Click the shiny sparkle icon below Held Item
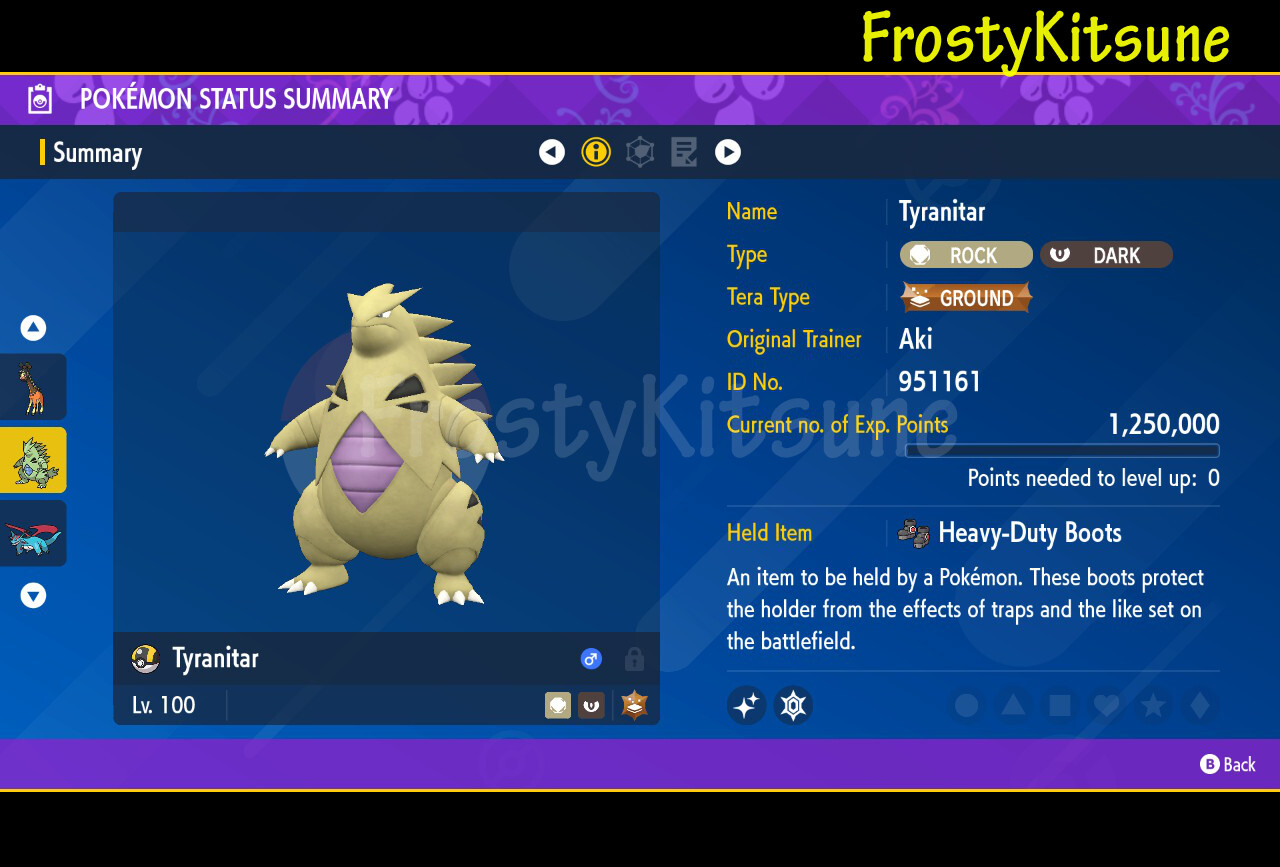1280x867 pixels. click(x=746, y=705)
